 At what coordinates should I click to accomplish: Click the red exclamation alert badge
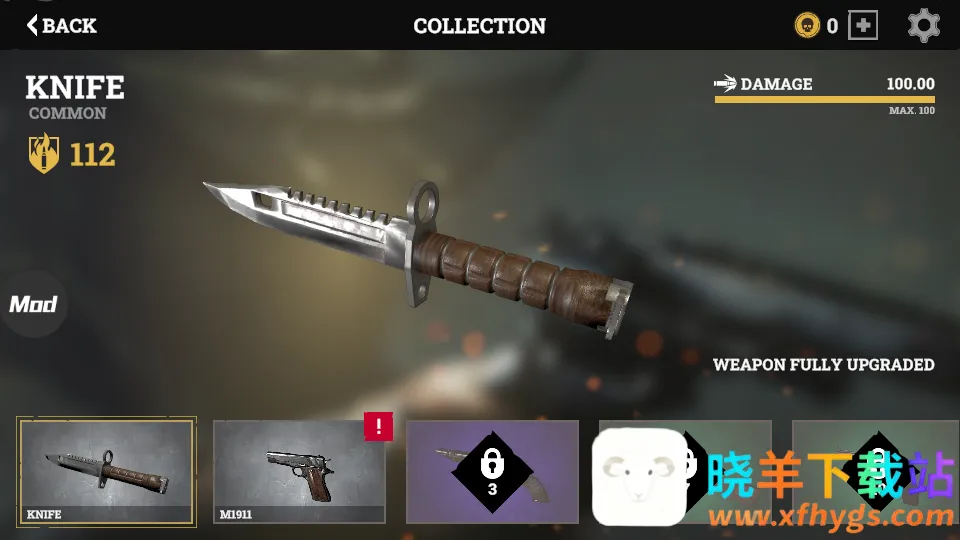click(378, 427)
